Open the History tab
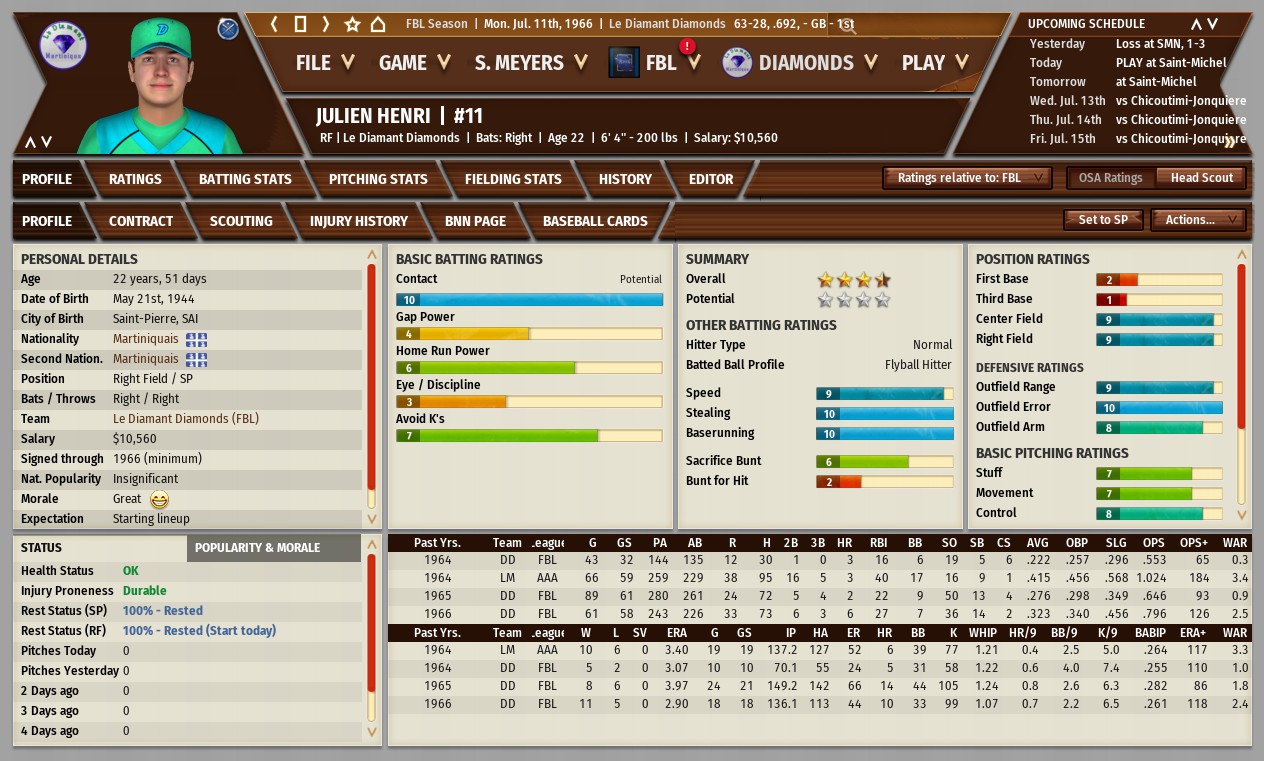The image size is (1264, 761). pyautogui.click(x=625, y=179)
